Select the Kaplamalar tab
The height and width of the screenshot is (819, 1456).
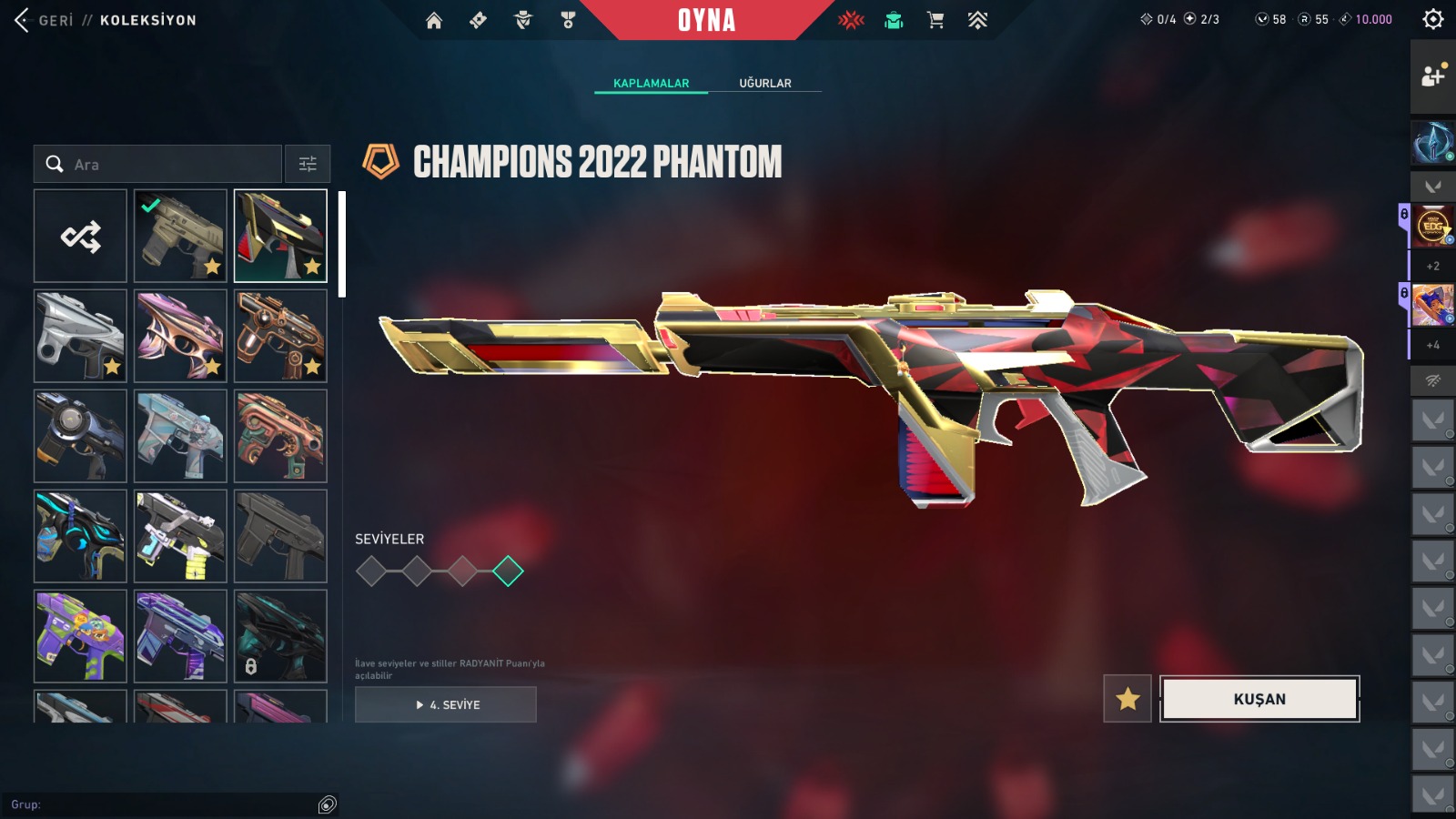coord(651,83)
